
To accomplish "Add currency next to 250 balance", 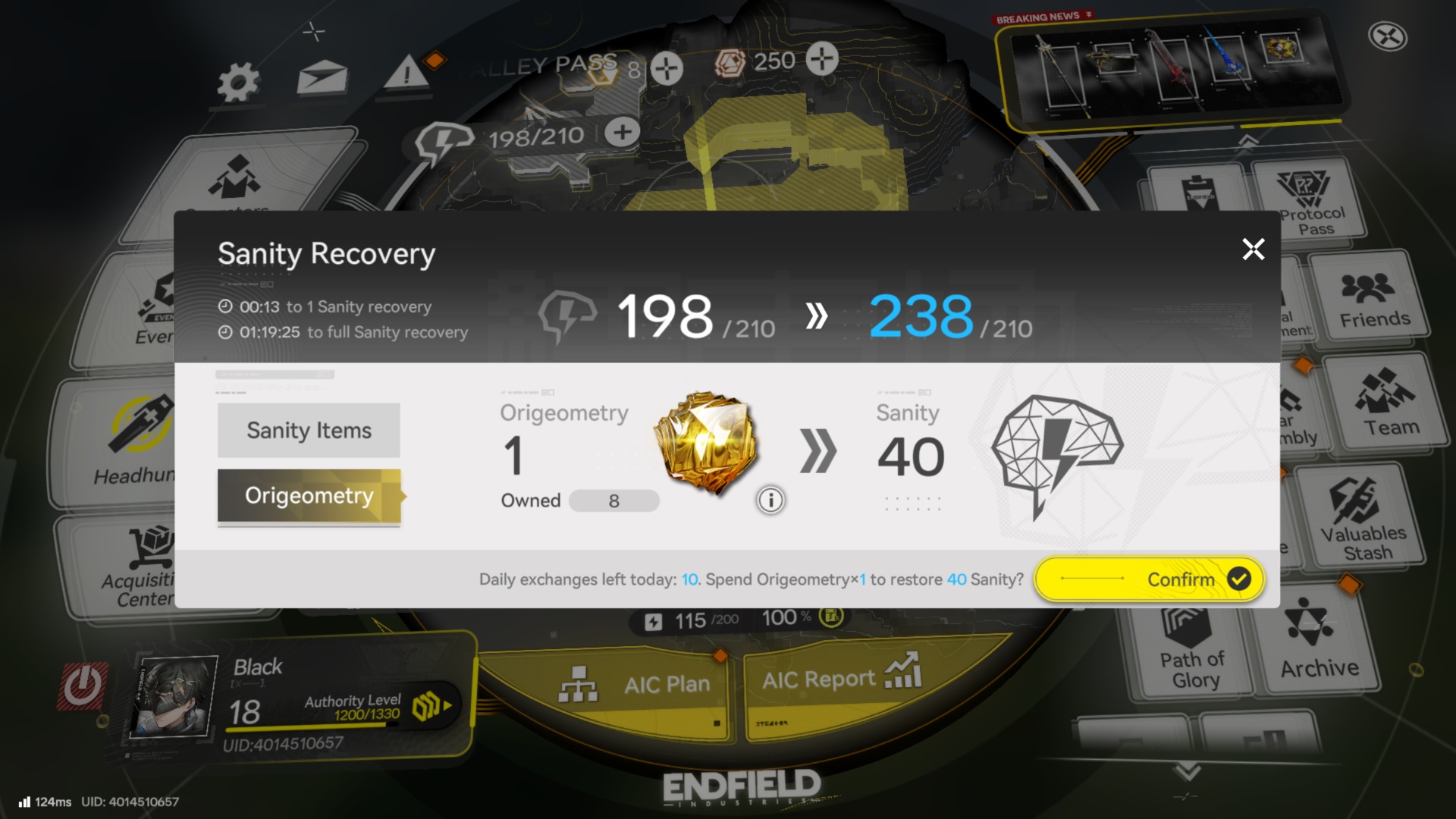I will point(822,59).
